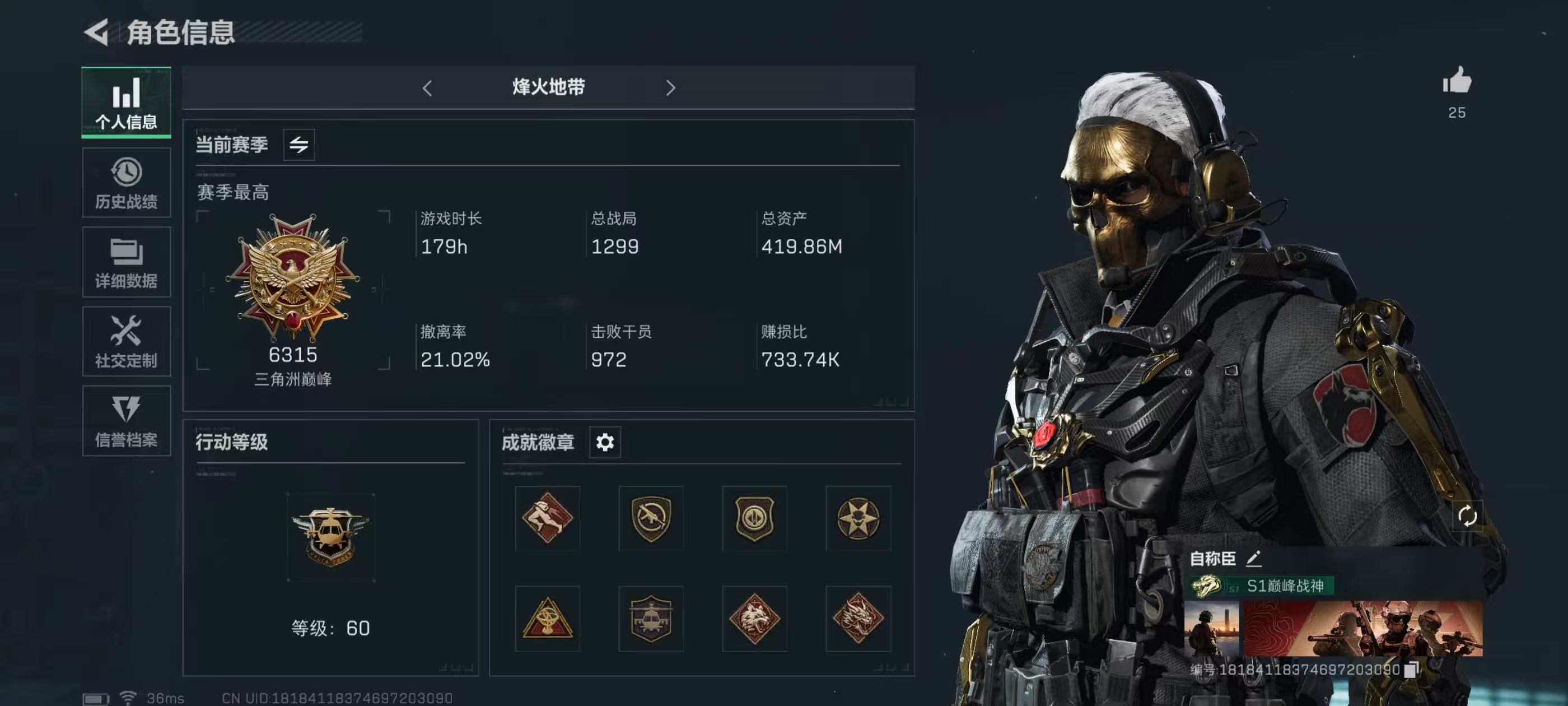Select the 烽火地带 mode tab
Screen dimensions: 1568x706
(x=548, y=88)
